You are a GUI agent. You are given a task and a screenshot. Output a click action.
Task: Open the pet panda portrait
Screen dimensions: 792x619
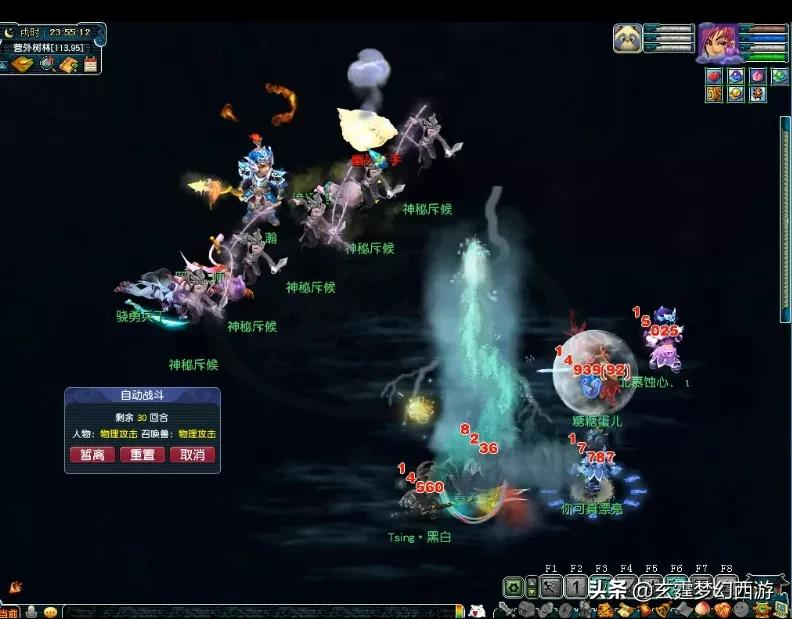[627, 38]
